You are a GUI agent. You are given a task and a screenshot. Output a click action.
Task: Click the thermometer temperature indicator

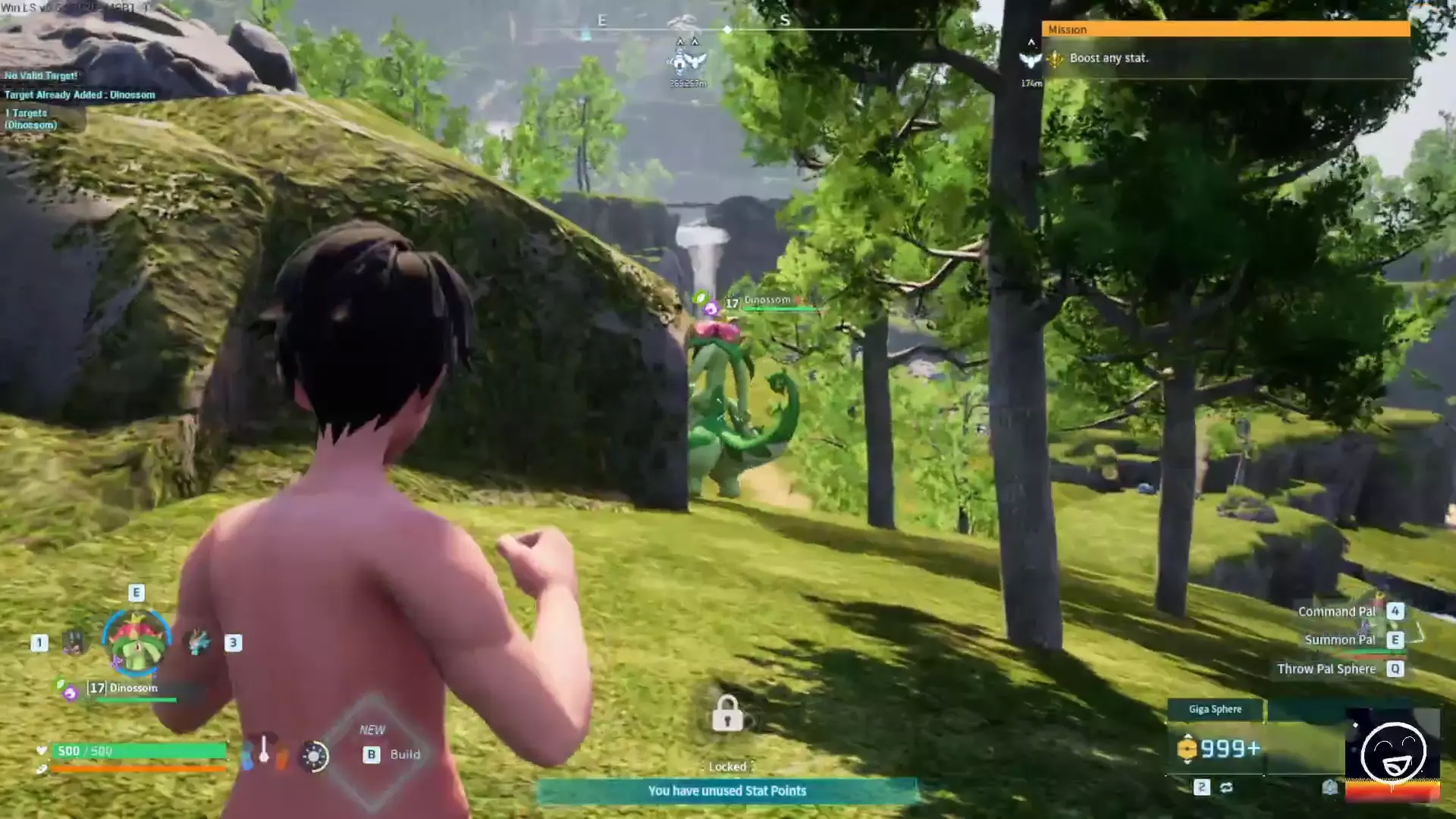coord(264,750)
